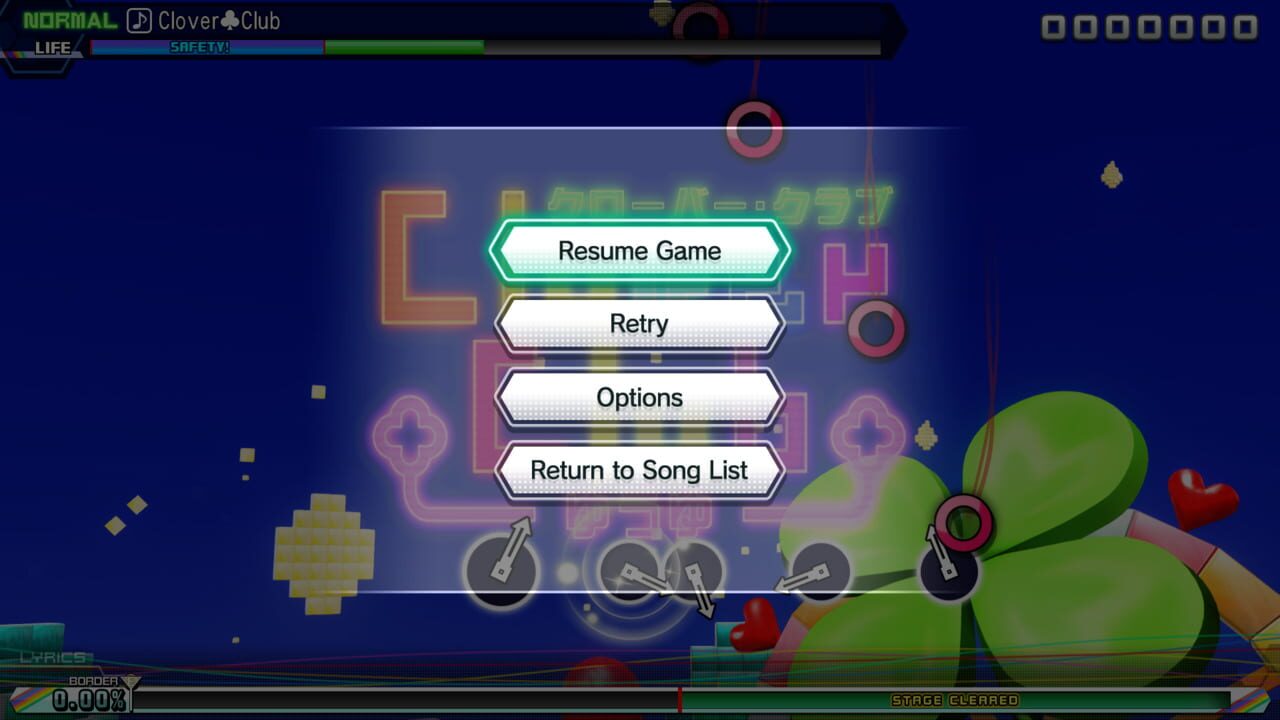This screenshot has height=720, width=1280.
Task: Choose Return to Song List
Action: click(x=639, y=470)
